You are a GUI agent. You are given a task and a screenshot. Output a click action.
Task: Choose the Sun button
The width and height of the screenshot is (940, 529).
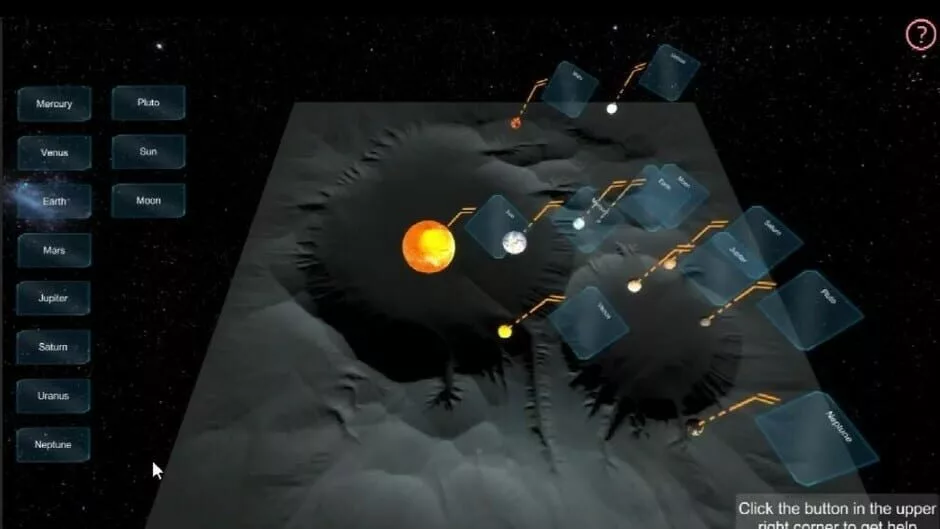coord(148,152)
